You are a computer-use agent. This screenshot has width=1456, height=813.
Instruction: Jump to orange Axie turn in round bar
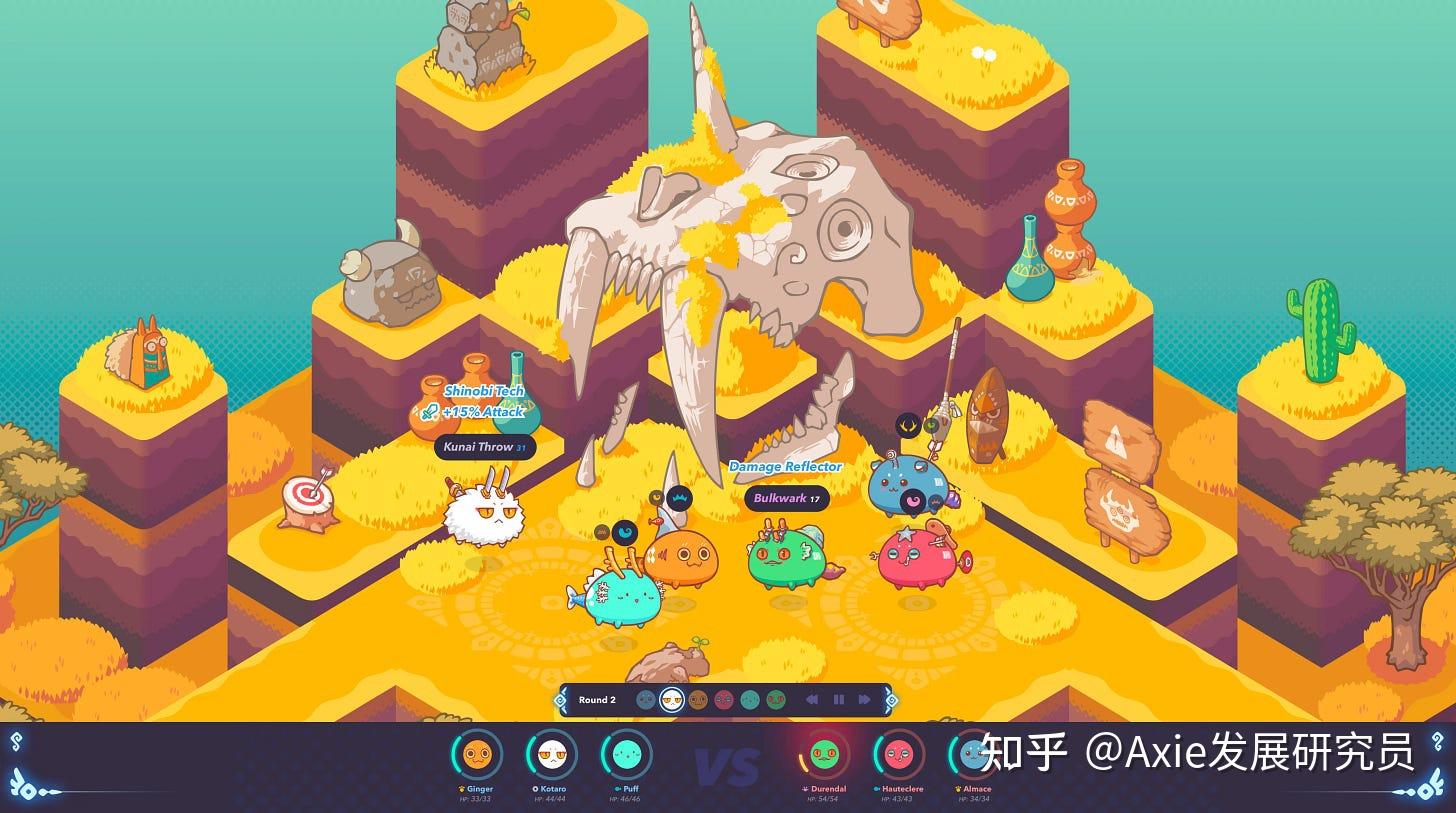698,700
